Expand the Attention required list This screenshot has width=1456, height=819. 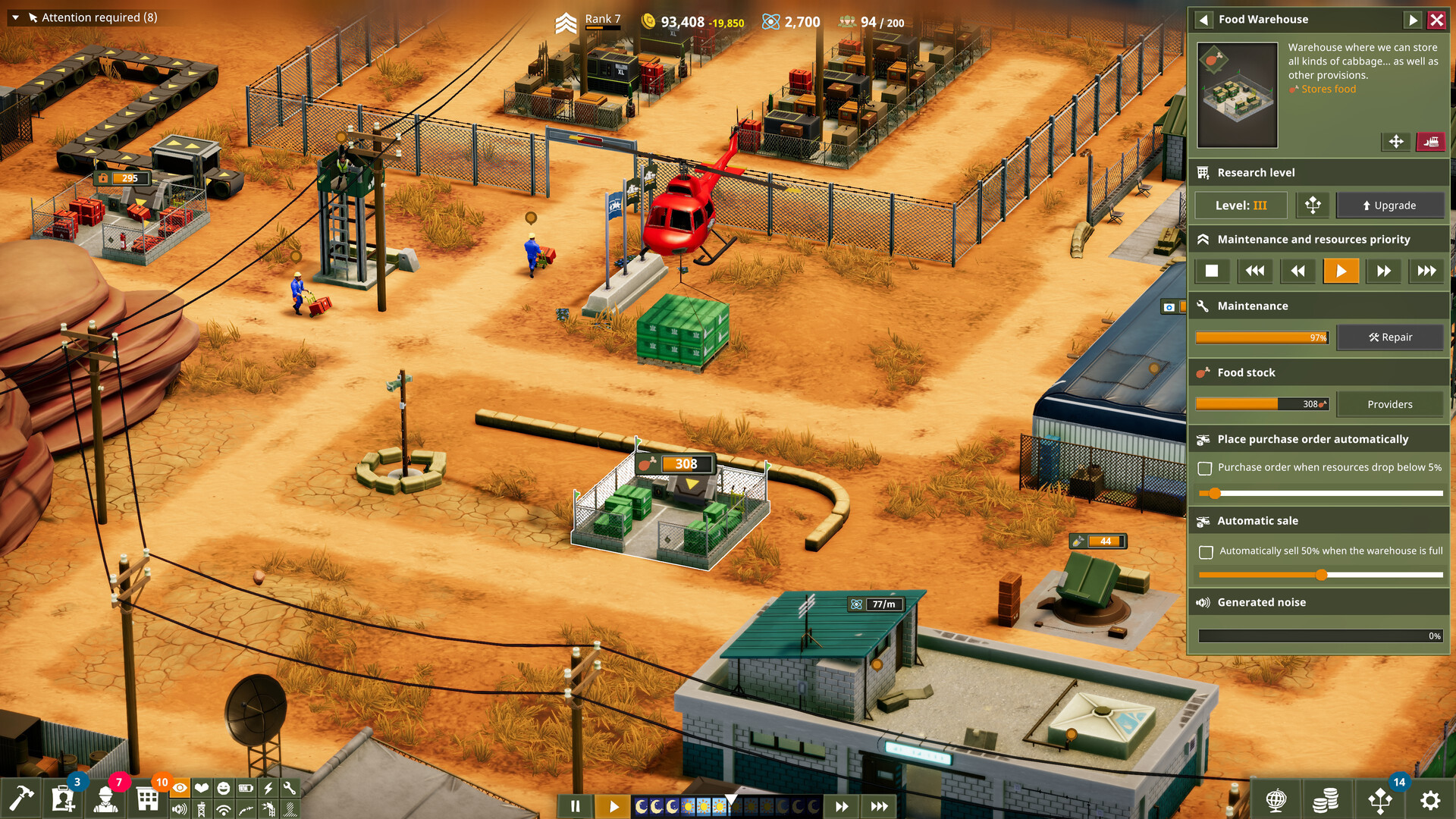point(14,17)
